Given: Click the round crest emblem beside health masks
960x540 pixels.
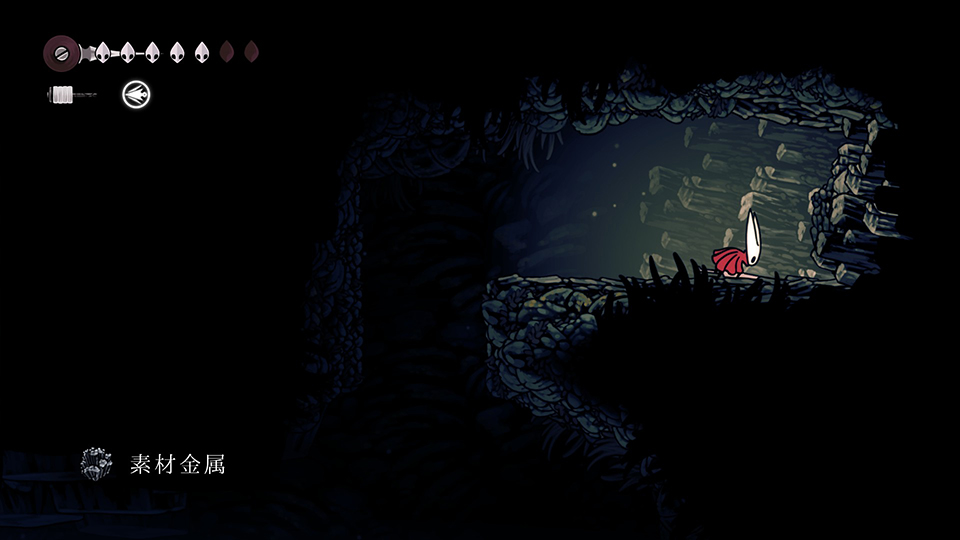Looking at the screenshot, I should (x=62, y=52).
